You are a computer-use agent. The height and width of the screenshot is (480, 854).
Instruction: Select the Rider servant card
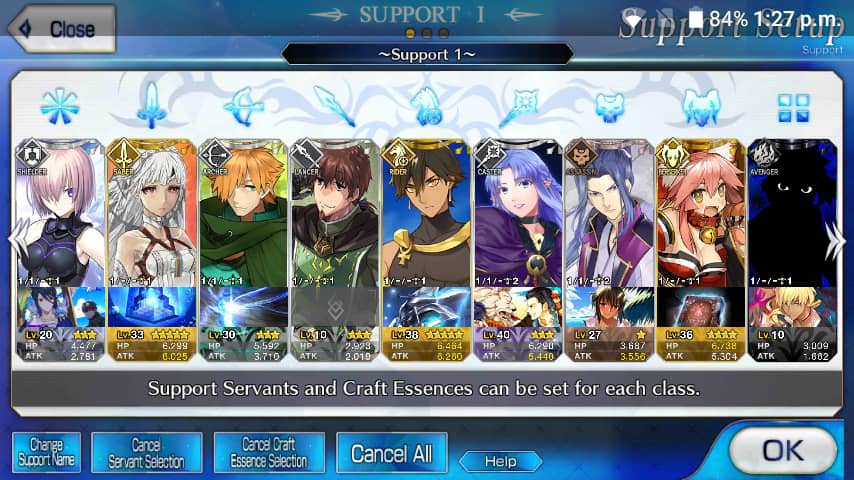click(427, 215)
